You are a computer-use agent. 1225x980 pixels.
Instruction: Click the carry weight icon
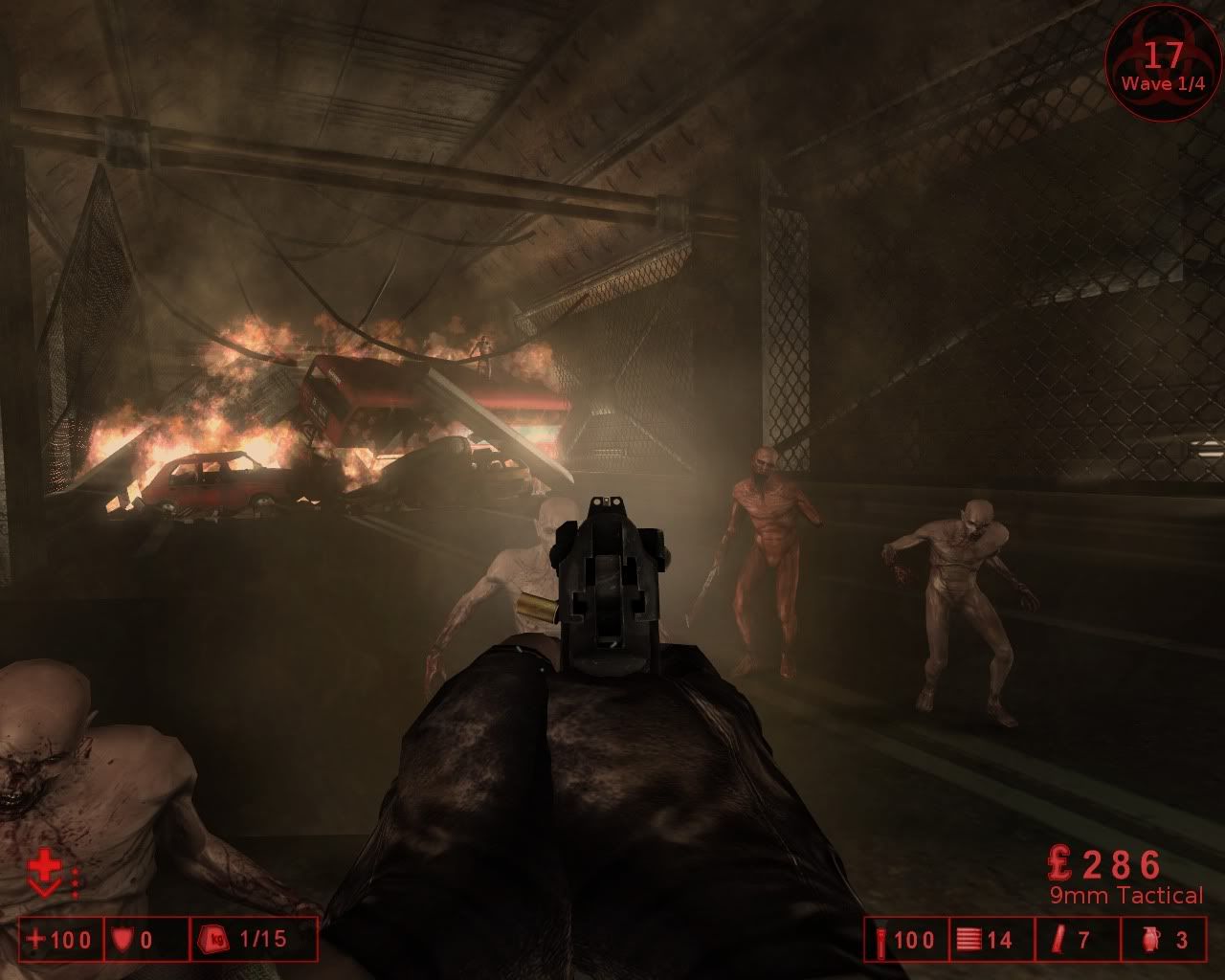pyautogui.click(x=214, y=940)
